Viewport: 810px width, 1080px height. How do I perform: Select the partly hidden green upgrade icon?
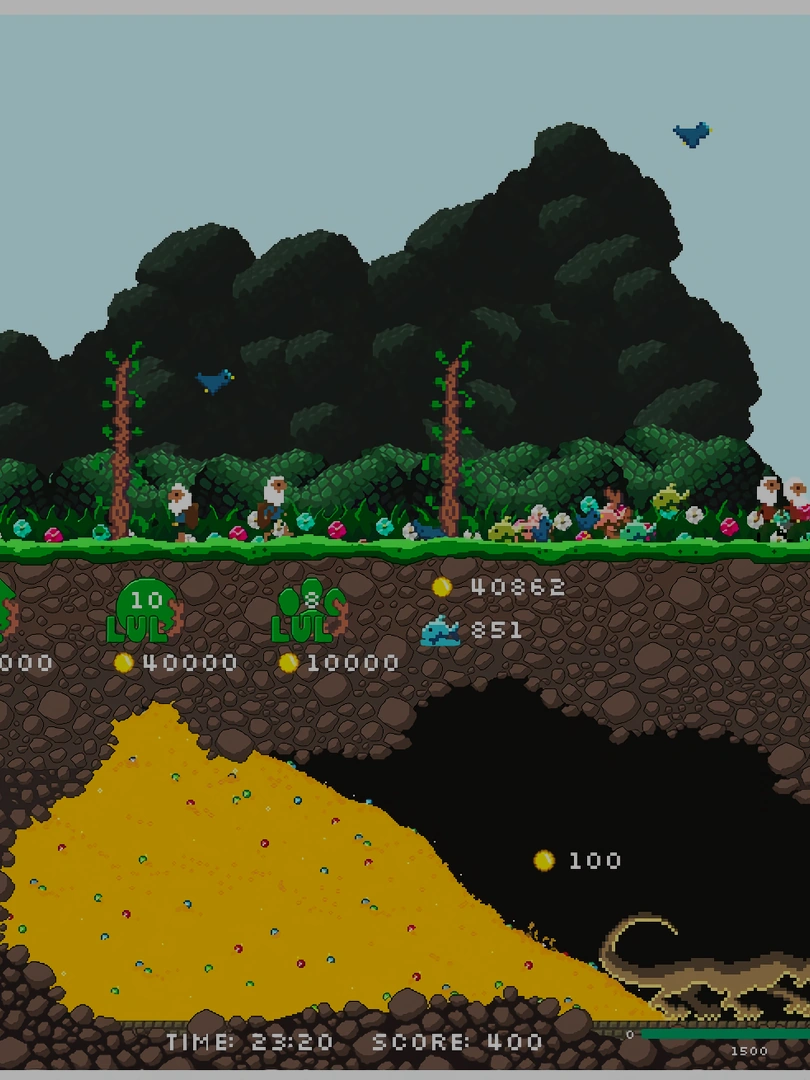coord(5,612)
